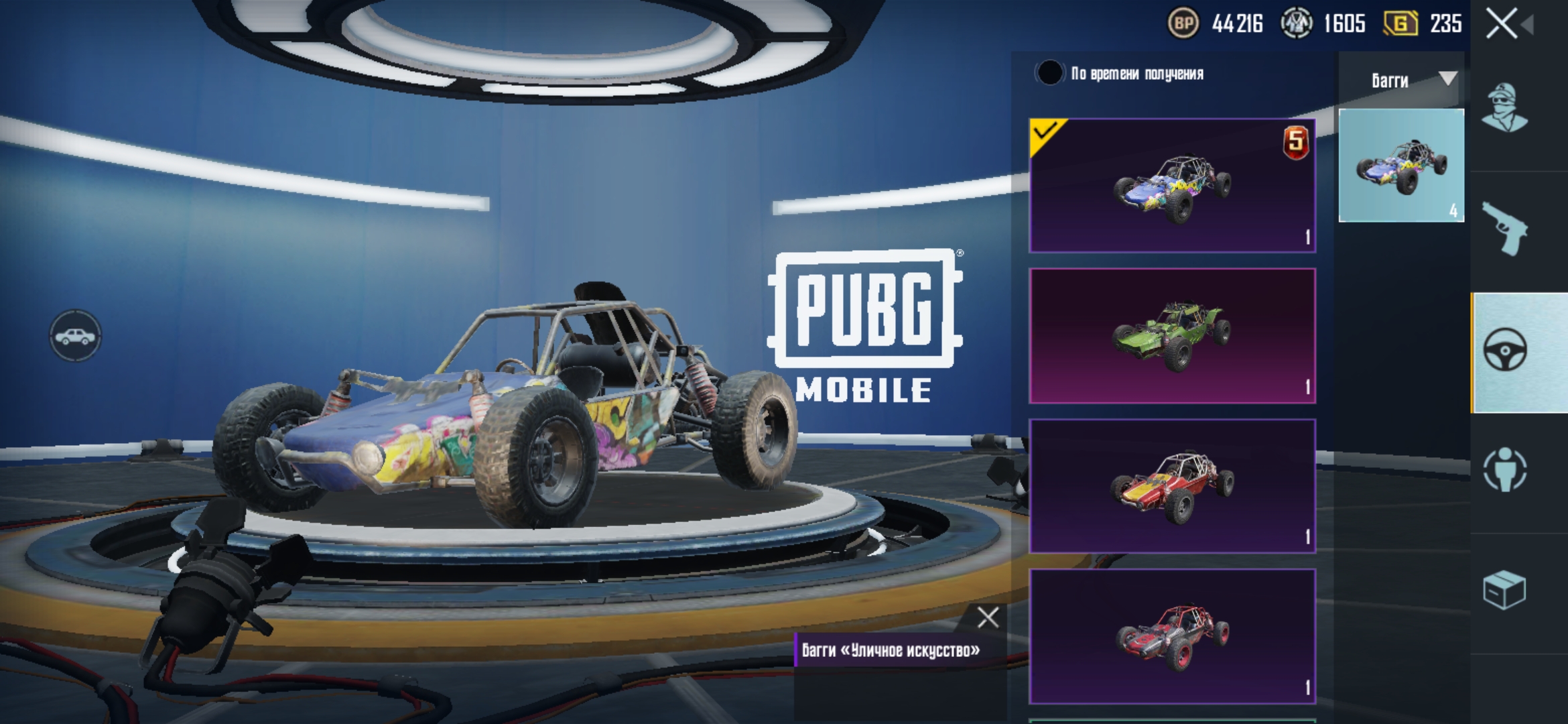Switch to the weapons pistol tab
Screen dimensions: 1568x724
(1505, 229)
